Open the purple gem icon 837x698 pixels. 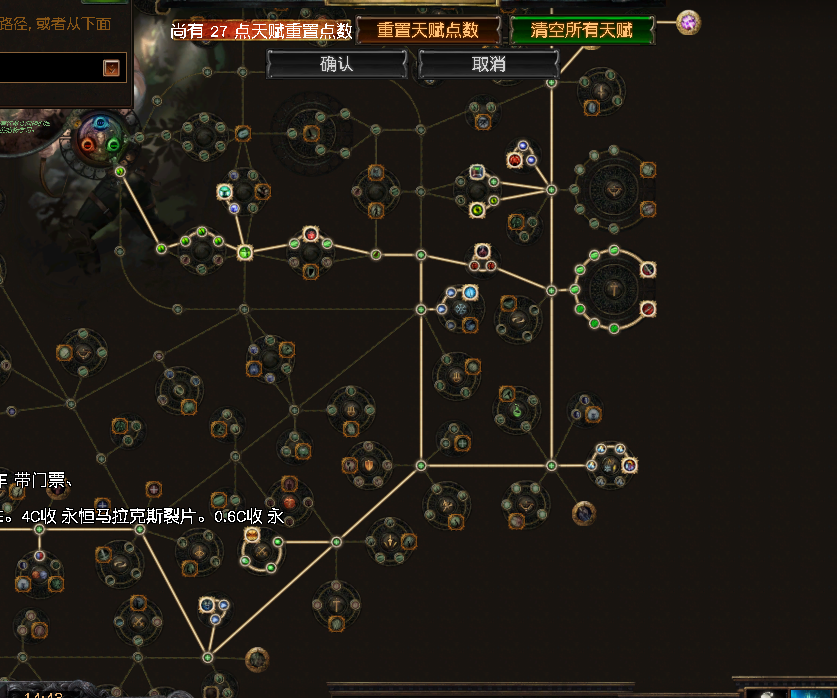point(688,22)
